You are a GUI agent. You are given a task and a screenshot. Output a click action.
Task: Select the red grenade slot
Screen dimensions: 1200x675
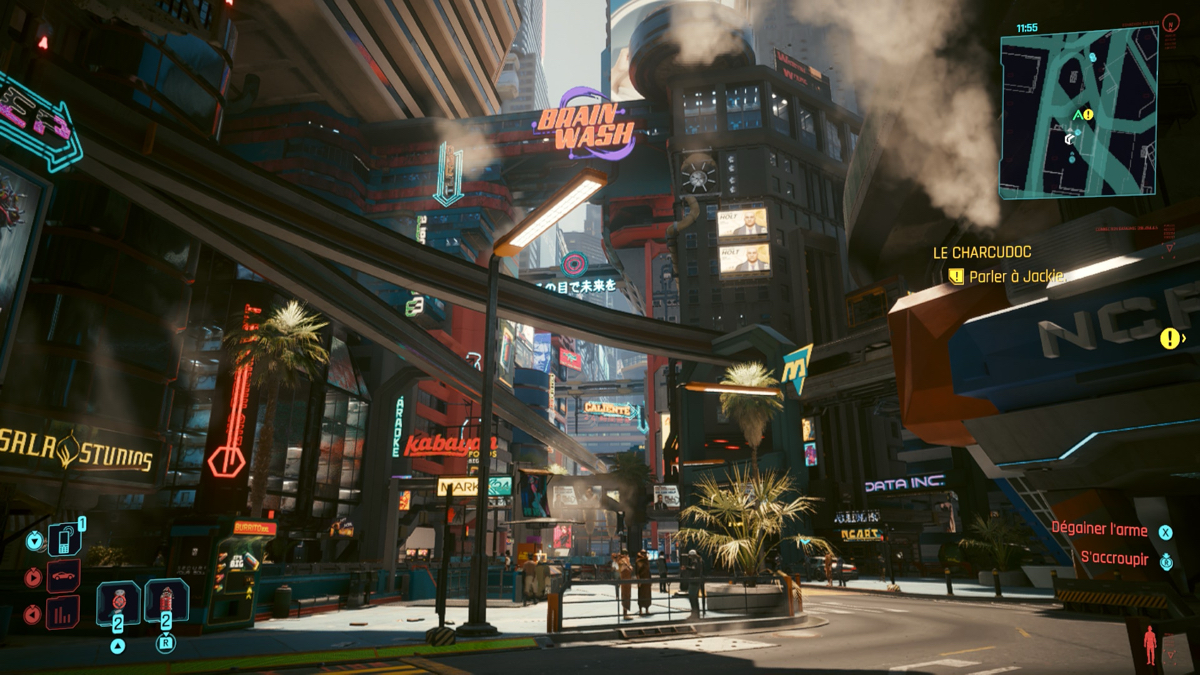[x=166, y=603]
